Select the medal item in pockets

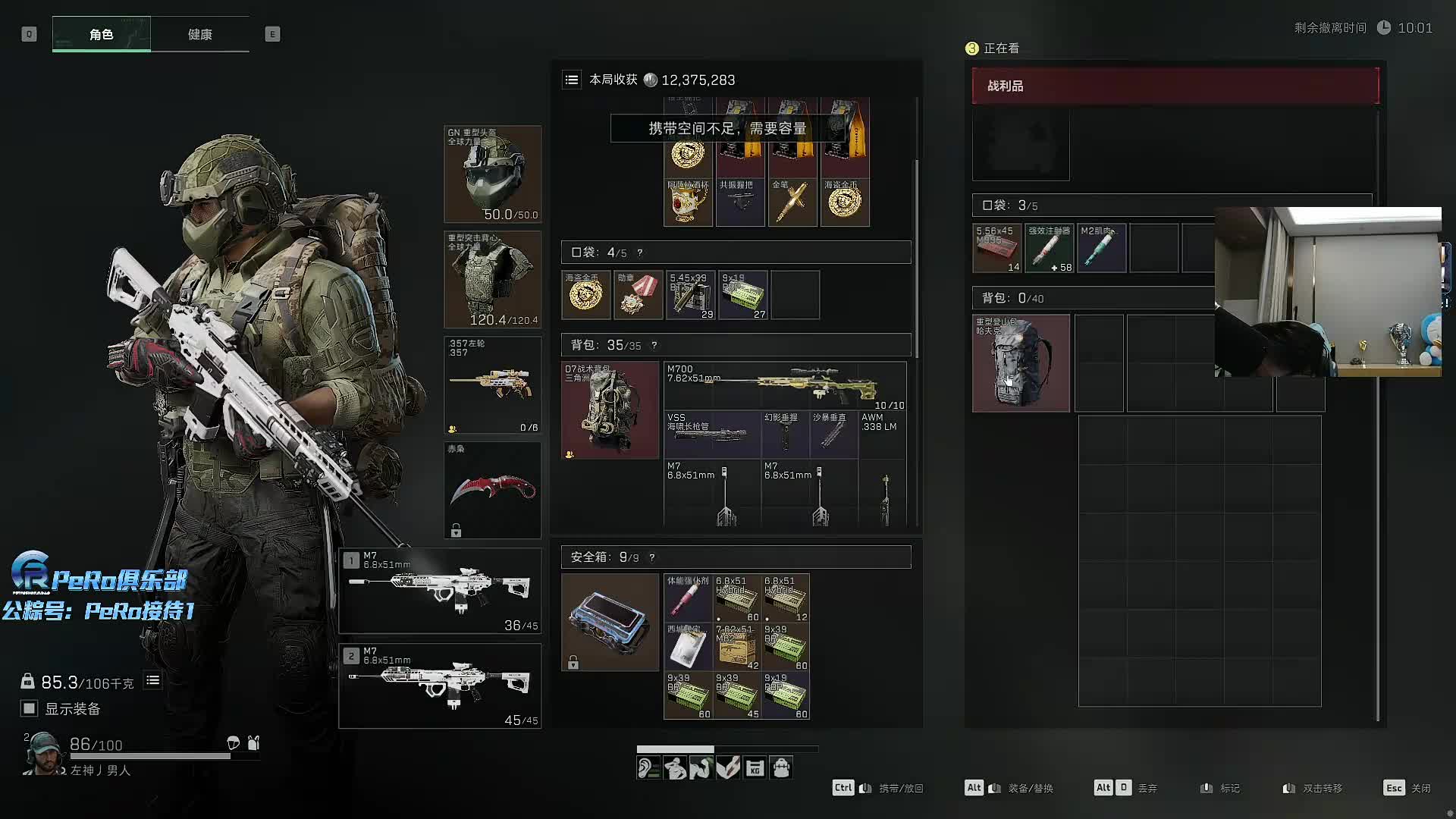pyautogui.click(x=638, y=294)
